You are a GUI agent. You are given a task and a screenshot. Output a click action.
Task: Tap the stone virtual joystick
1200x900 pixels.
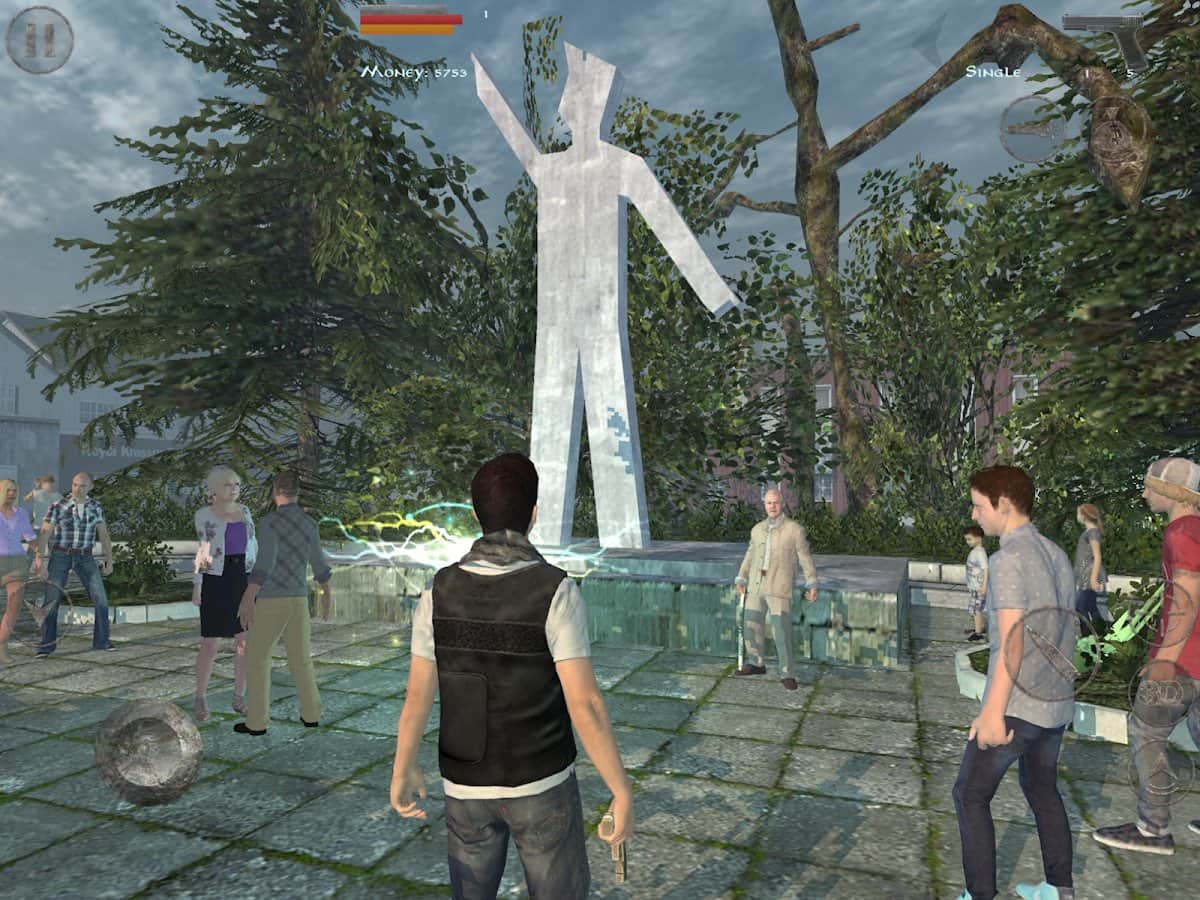tap(148, 751)
